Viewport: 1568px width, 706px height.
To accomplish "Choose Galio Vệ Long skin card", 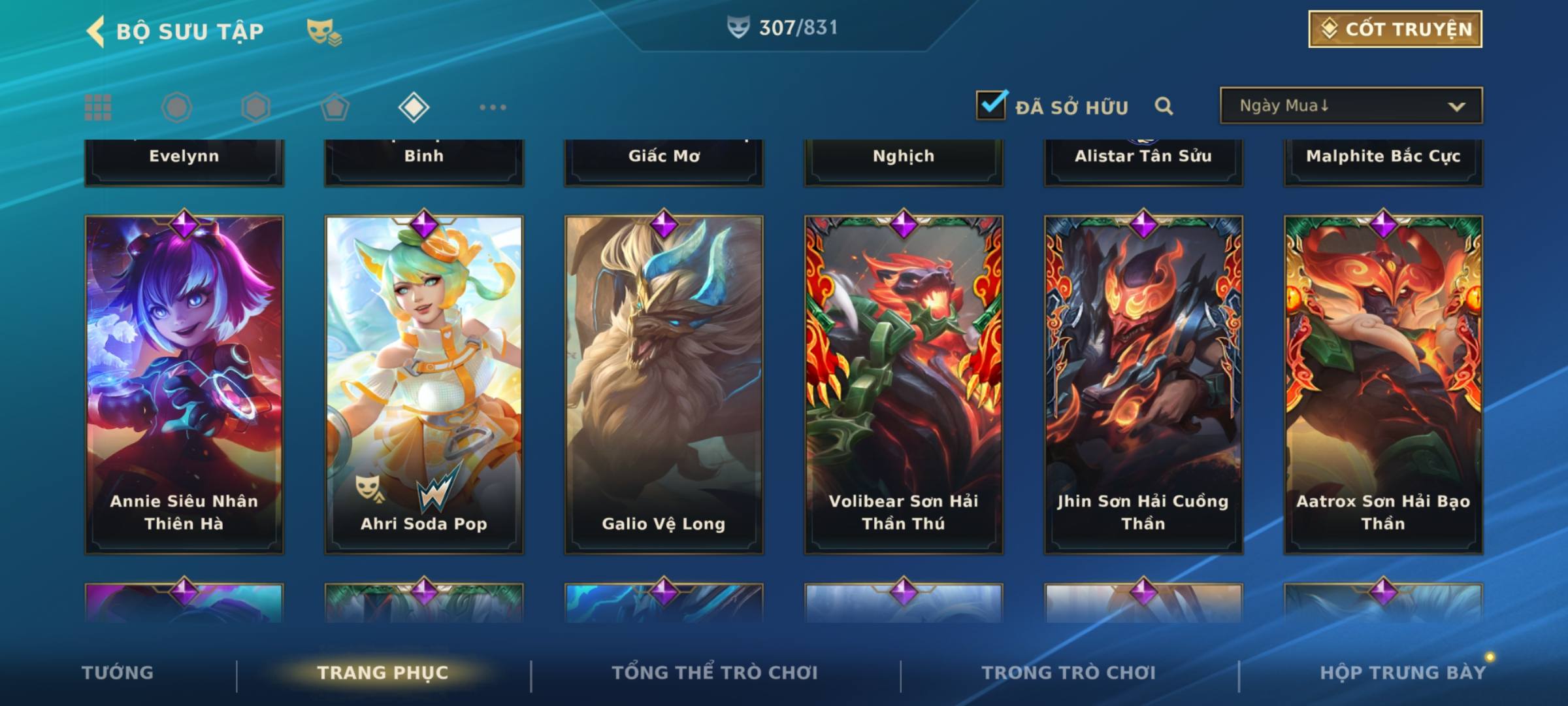I will coord(664,384).
